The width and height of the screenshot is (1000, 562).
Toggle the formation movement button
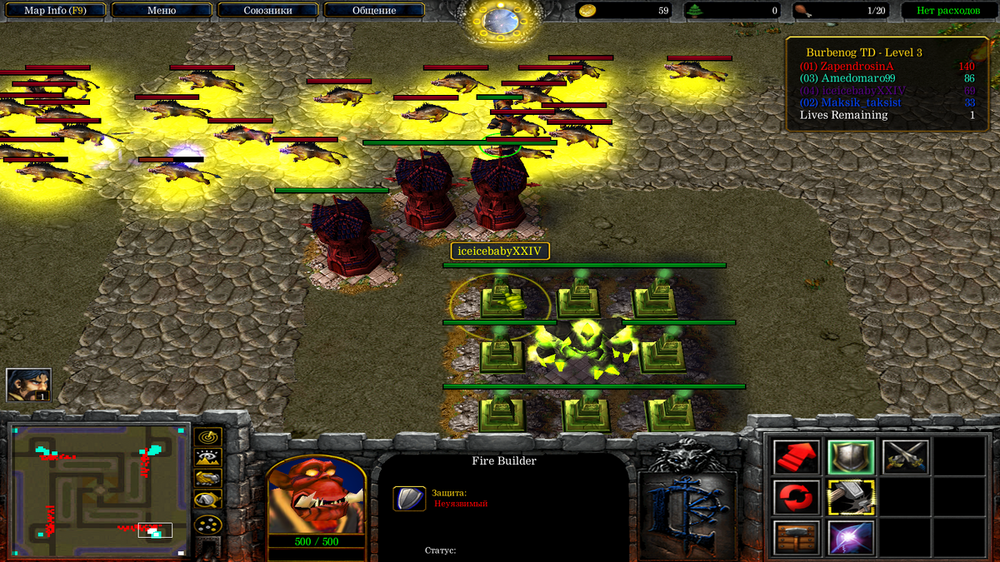pos(208,524)
